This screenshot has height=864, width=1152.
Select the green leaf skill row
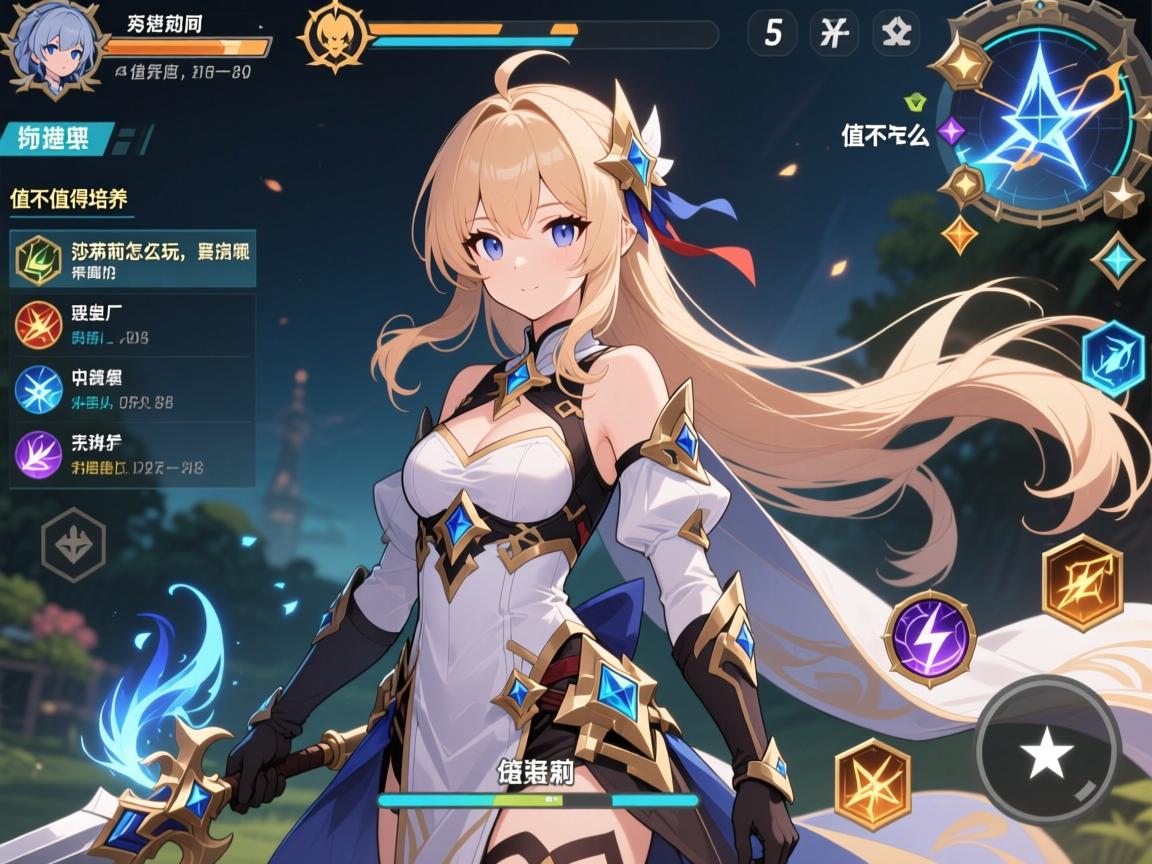(x=133, y=259)
